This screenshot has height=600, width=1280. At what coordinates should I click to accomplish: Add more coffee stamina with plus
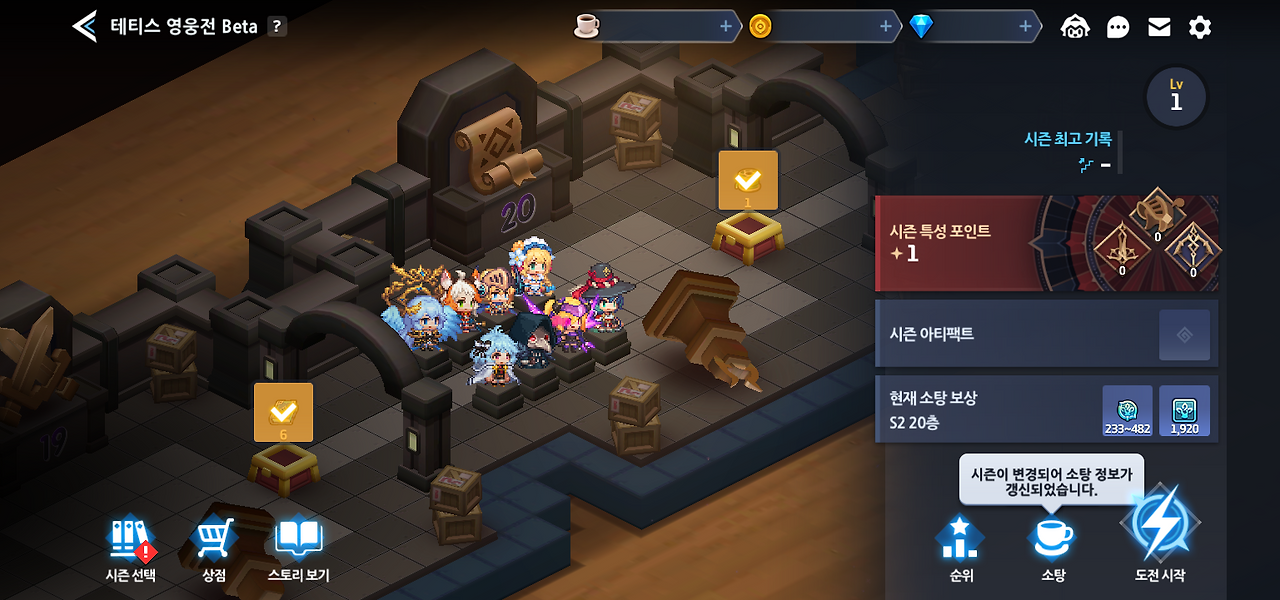[x=726, y=27]
